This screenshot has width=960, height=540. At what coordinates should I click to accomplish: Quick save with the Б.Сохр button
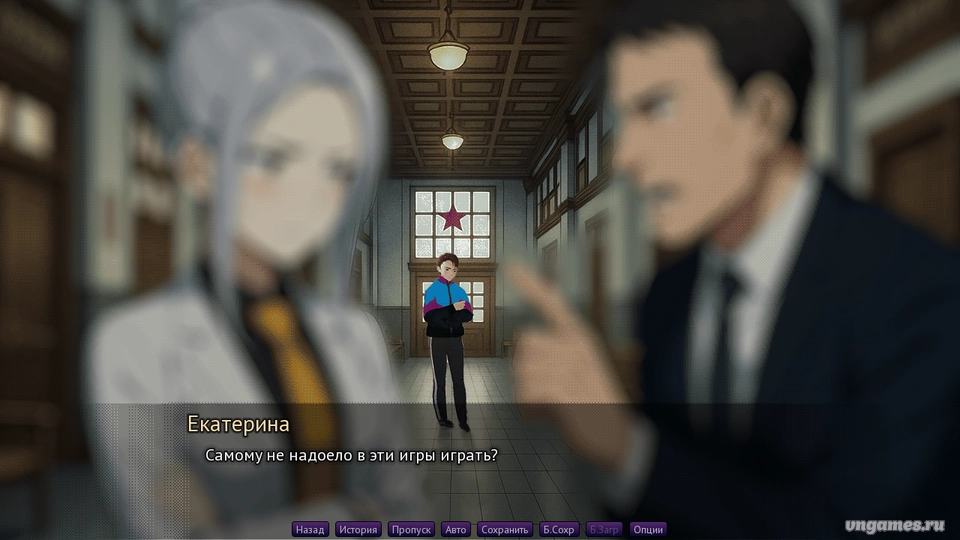click(x=559, y=529)
